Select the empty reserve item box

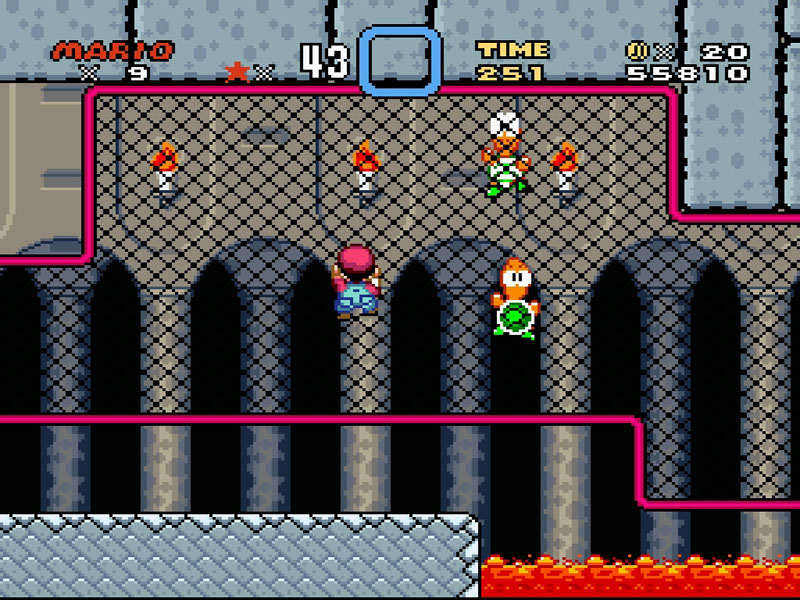pos(400,62)
